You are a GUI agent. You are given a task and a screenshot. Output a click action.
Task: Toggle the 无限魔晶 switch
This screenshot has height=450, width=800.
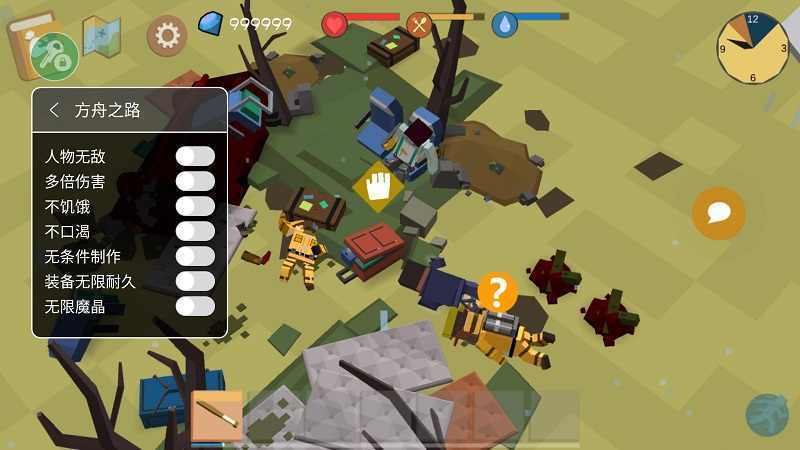[x=195, y=306]
